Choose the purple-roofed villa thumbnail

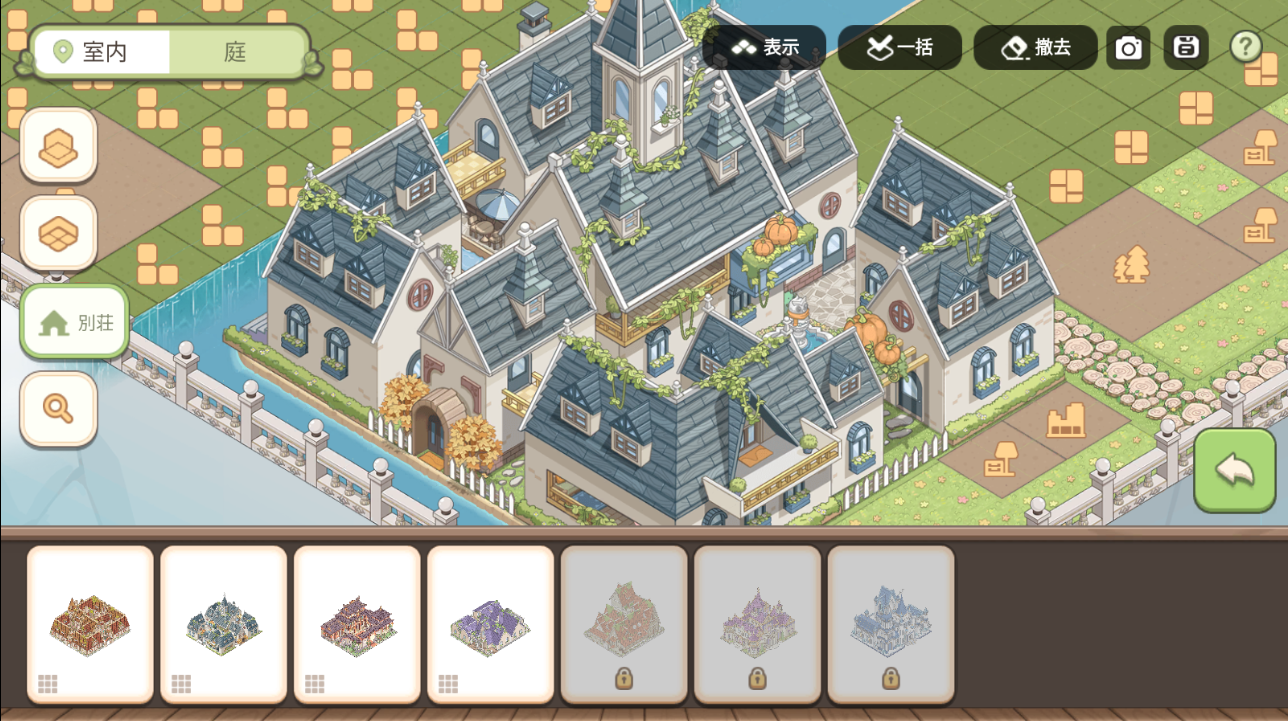pyautogui.click(x=491, y=624)
